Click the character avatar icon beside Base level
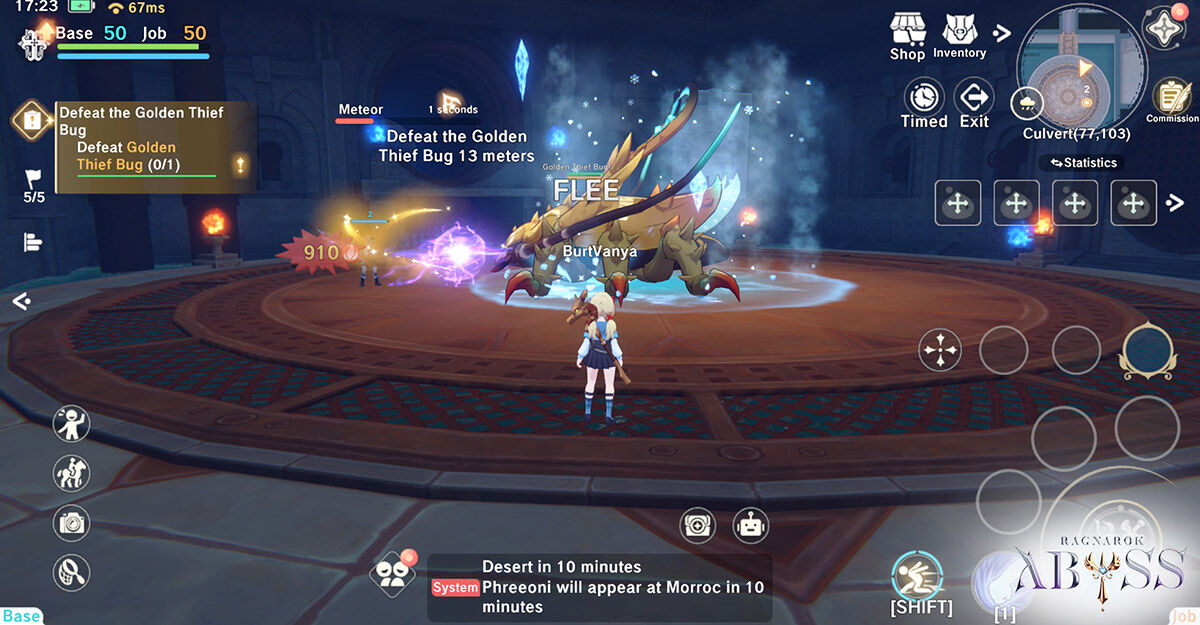Image resolution: width=1200 pixels, height=625 pixels. click(33, 43)
